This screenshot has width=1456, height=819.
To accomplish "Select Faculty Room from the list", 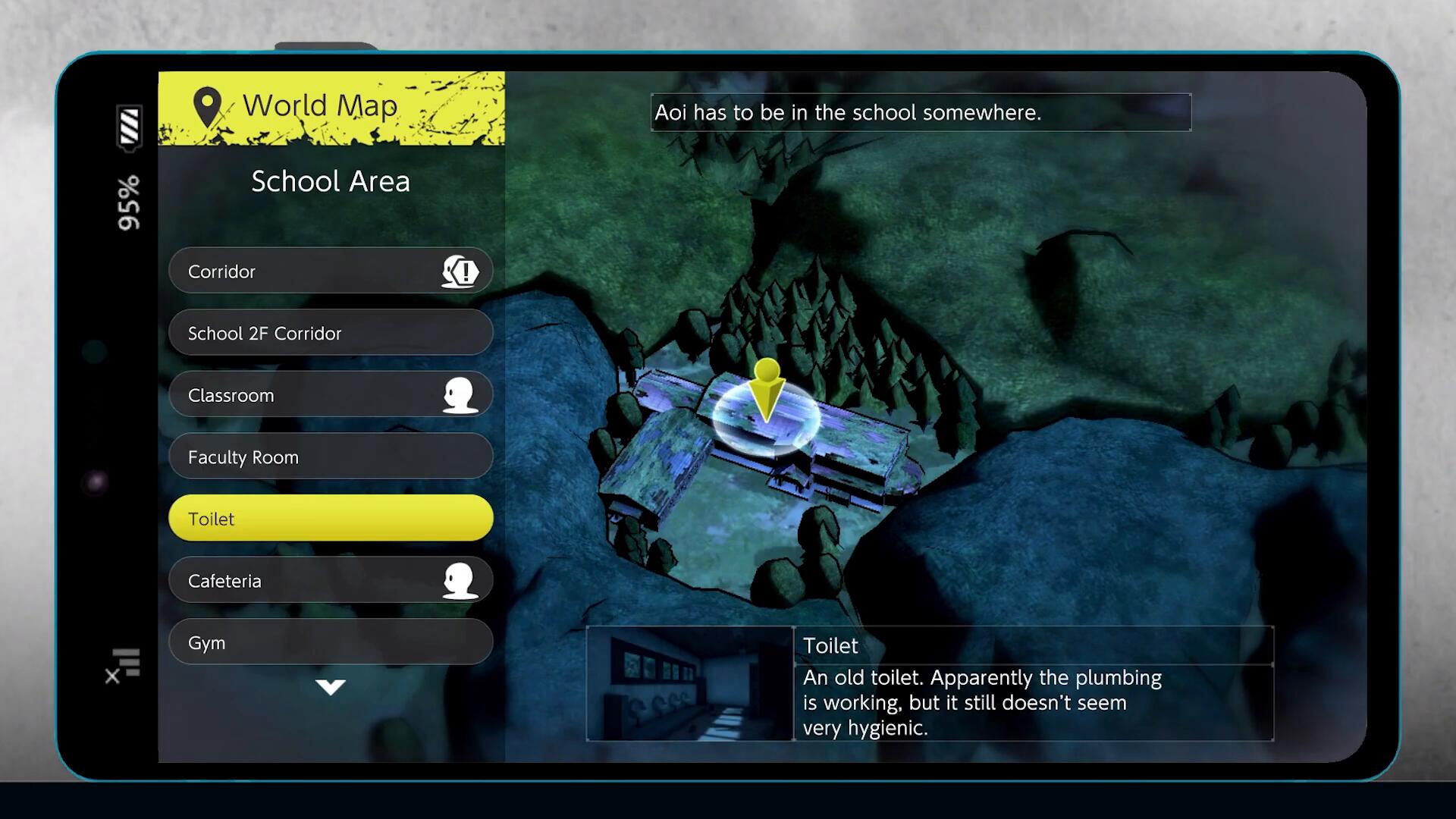I will tap(330, 457).
